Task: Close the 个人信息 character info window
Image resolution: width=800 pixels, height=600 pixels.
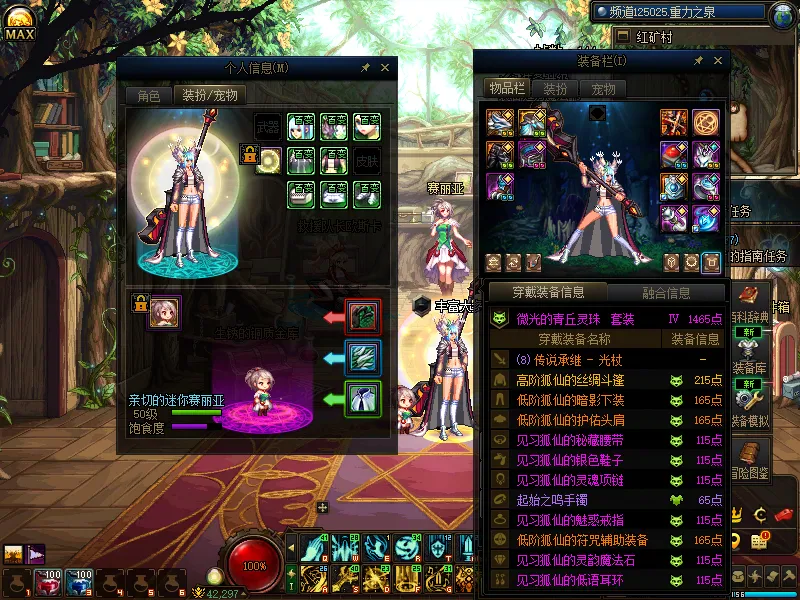Action: click(x=385, y=68)
